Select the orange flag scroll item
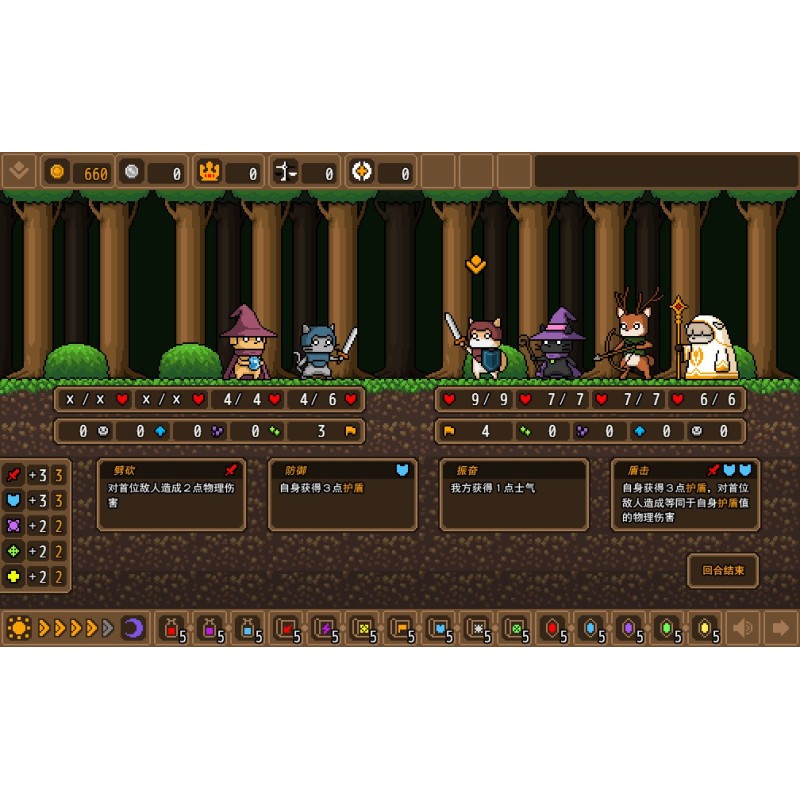 (x=400, y=628)
